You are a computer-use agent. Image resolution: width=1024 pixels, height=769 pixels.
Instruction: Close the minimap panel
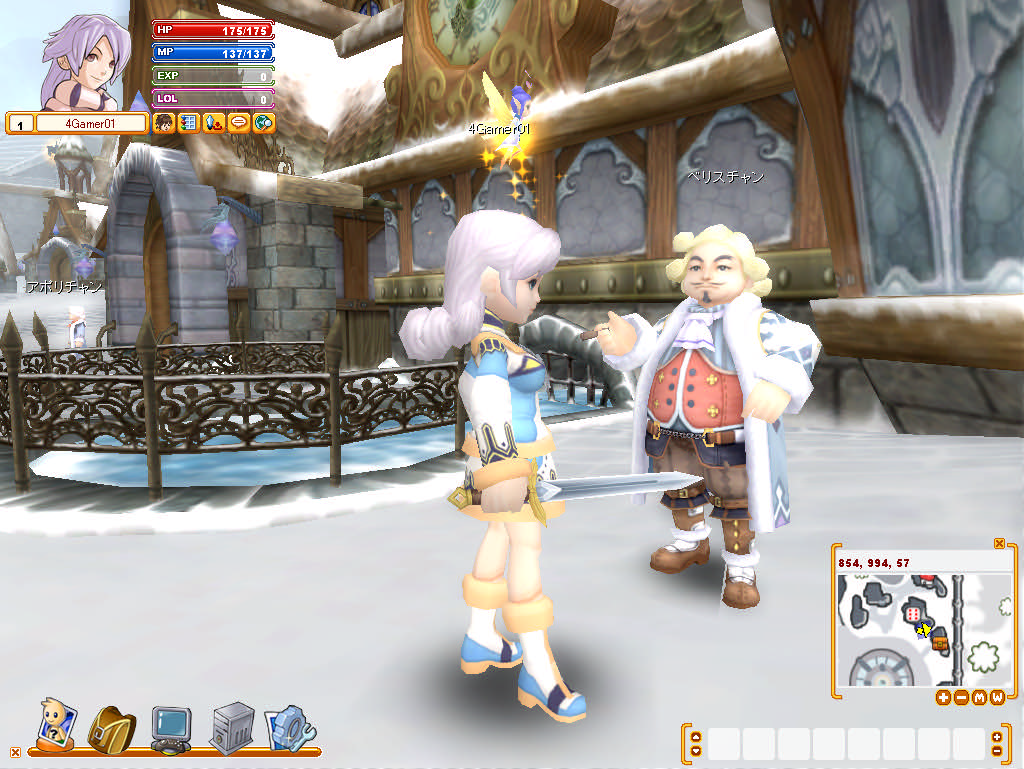click(999, 543)
